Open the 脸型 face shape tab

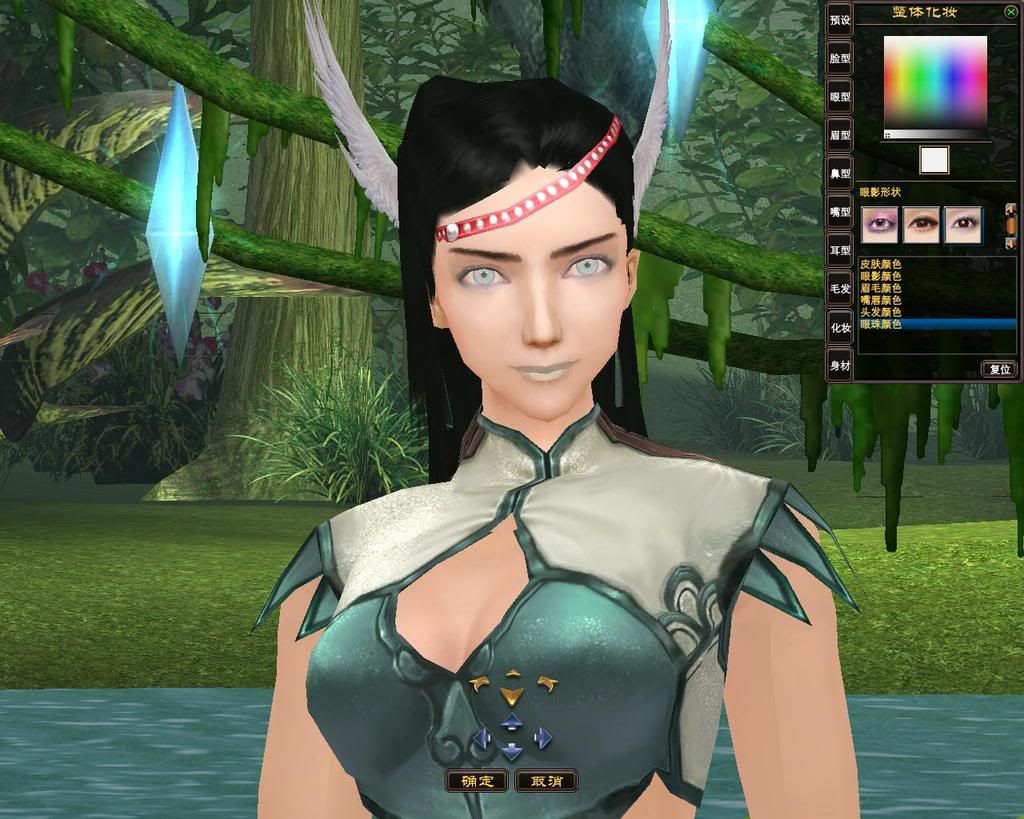(840, 58)
